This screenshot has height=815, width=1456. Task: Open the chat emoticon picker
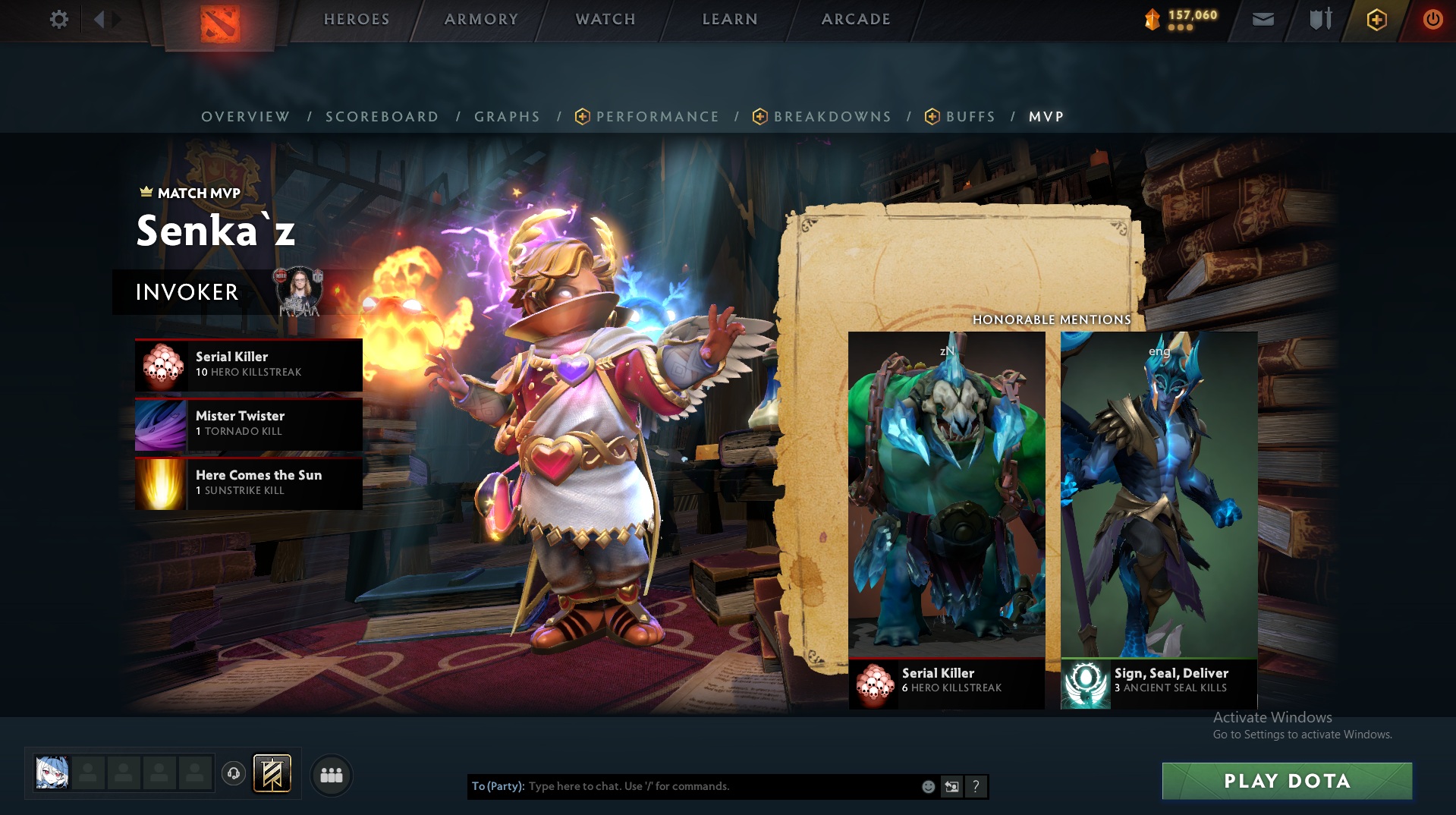pos(928,787)
